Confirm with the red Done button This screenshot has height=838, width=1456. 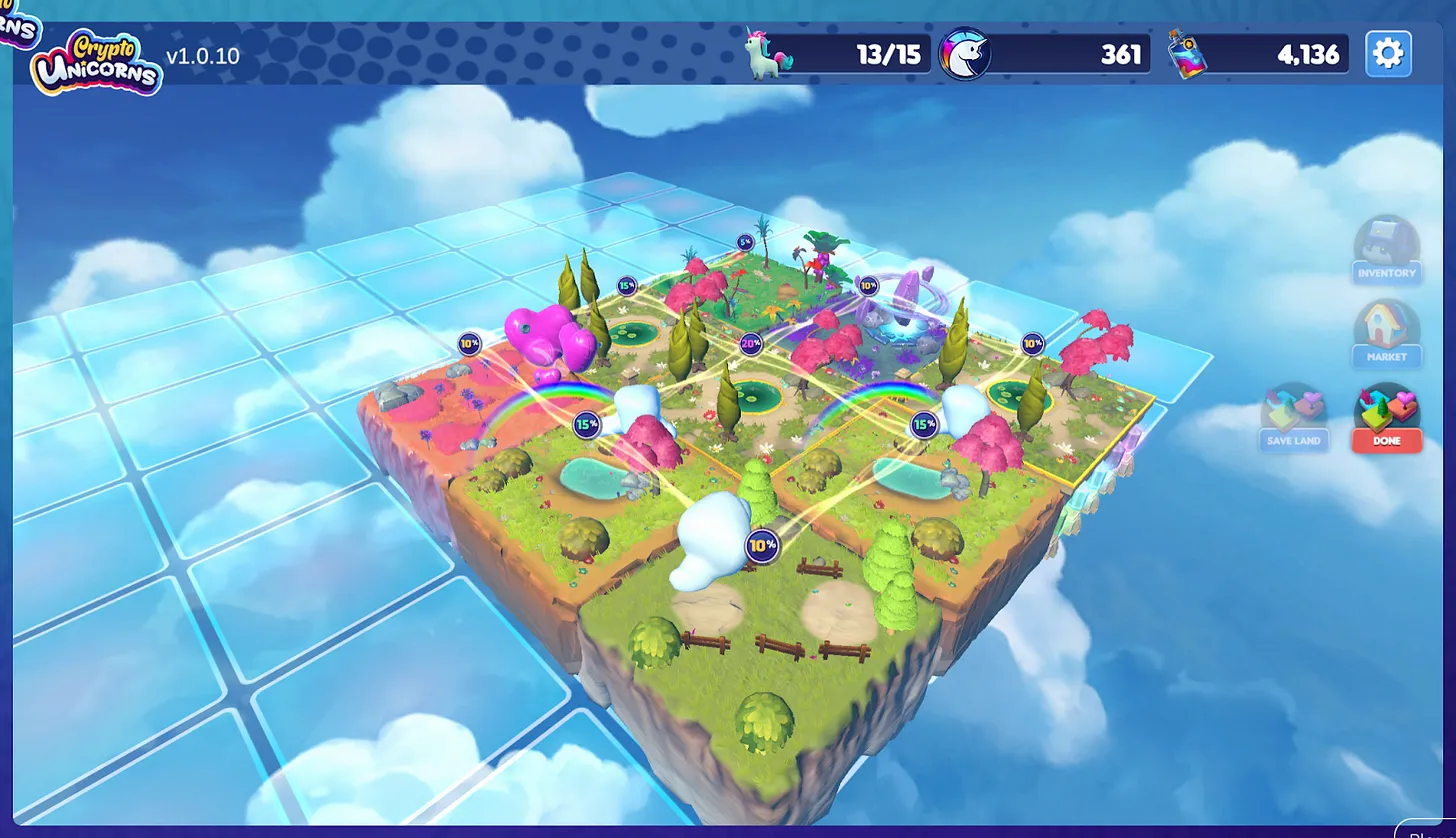coord(1387,419)
